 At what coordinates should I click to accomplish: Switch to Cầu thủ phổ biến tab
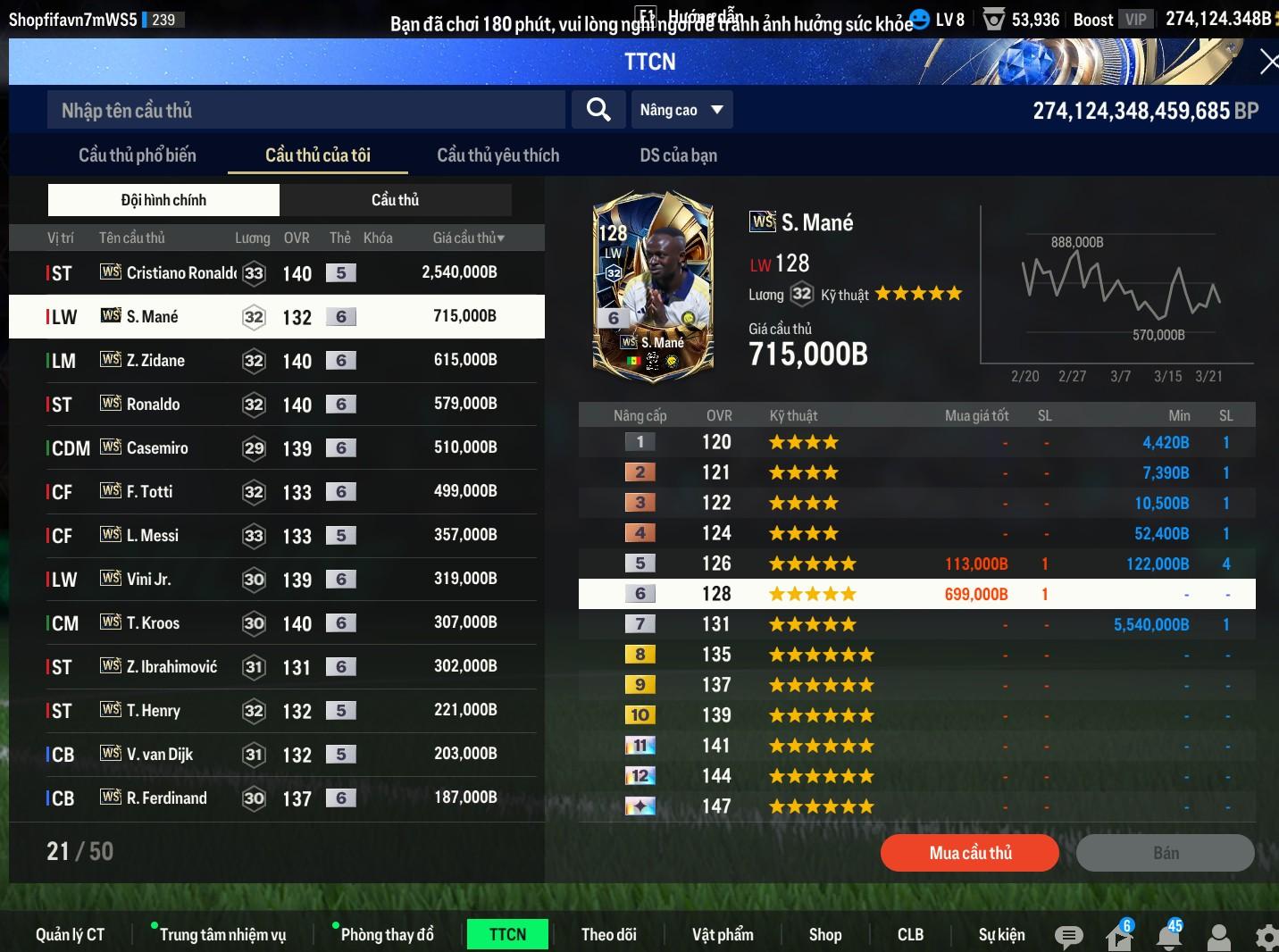point(138,155)
